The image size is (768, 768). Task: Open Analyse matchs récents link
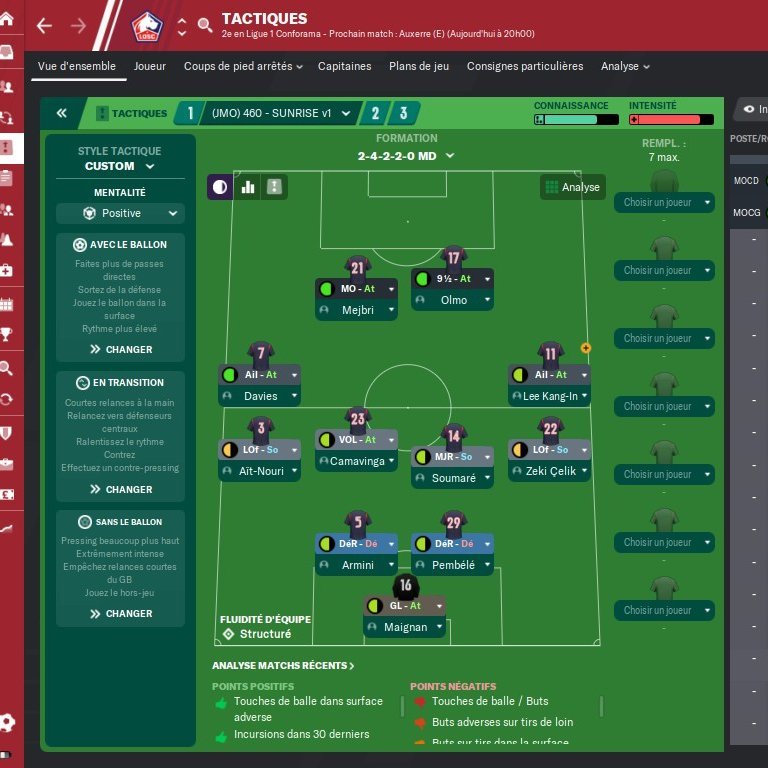click(x=283, y=665)
